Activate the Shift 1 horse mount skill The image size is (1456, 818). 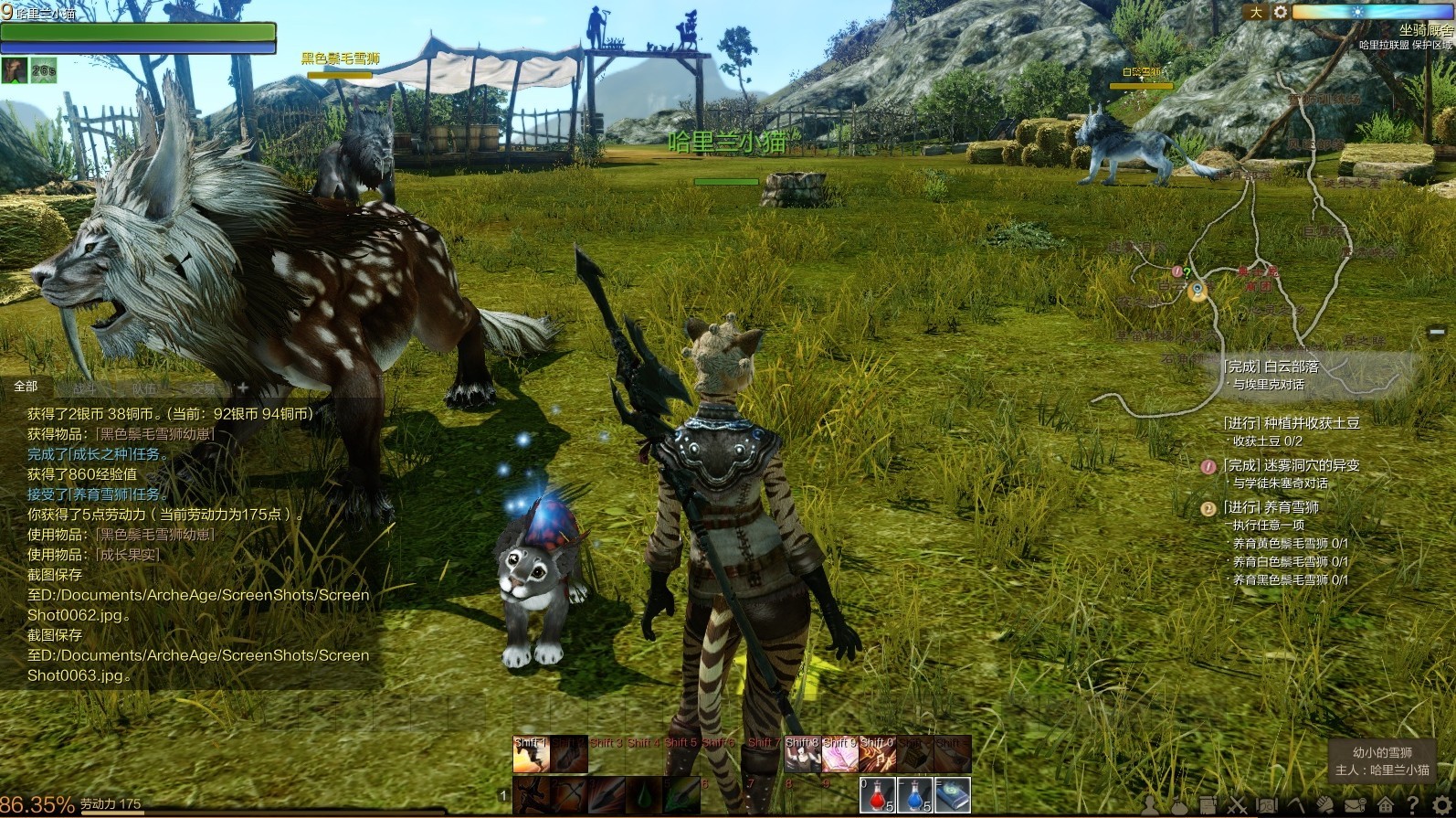(530, 755)
